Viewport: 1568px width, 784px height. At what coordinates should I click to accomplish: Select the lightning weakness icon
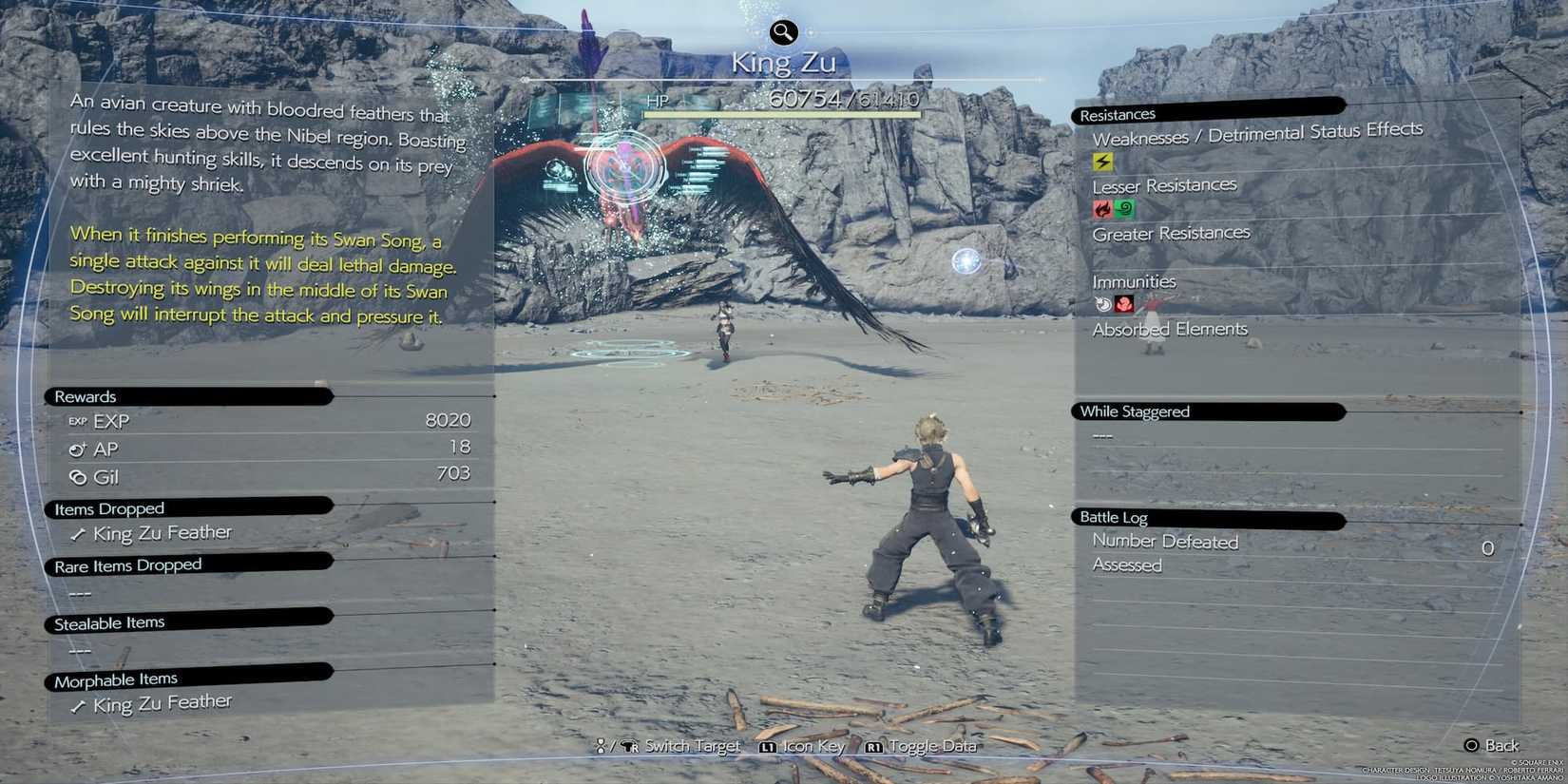(1101, 162)
